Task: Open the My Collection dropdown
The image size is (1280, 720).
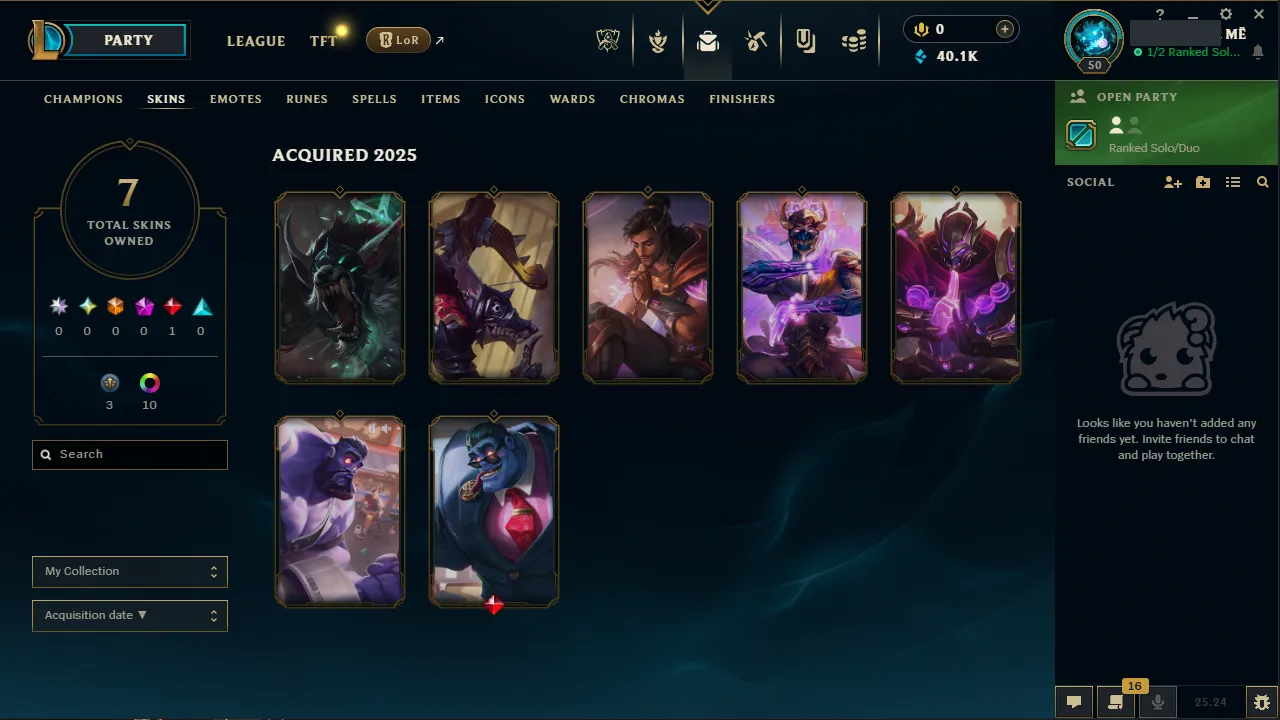Action: click(129, 571)
